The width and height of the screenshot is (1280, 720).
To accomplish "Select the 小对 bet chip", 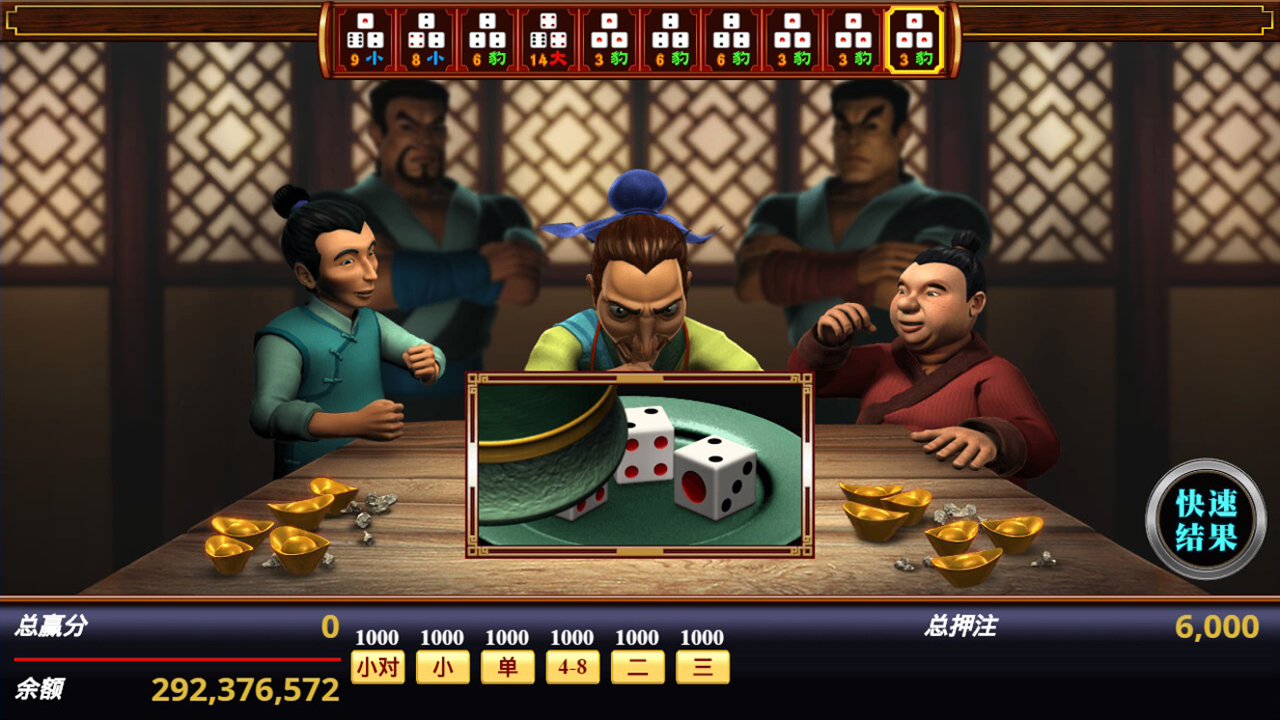I will click(x=378, y=667).
